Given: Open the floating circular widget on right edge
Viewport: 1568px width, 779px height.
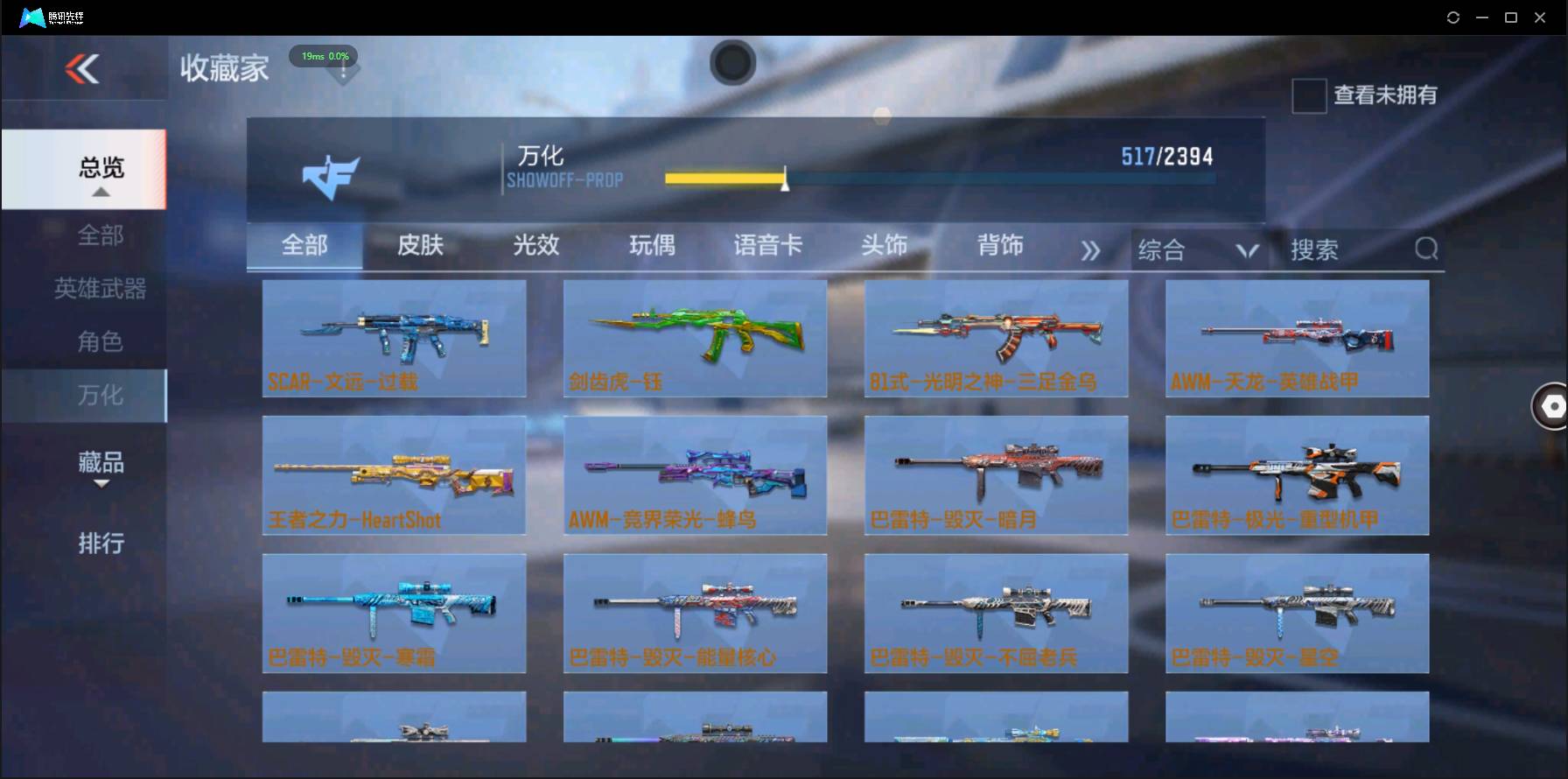Looking at the screenshot, I should (1550, 406).
